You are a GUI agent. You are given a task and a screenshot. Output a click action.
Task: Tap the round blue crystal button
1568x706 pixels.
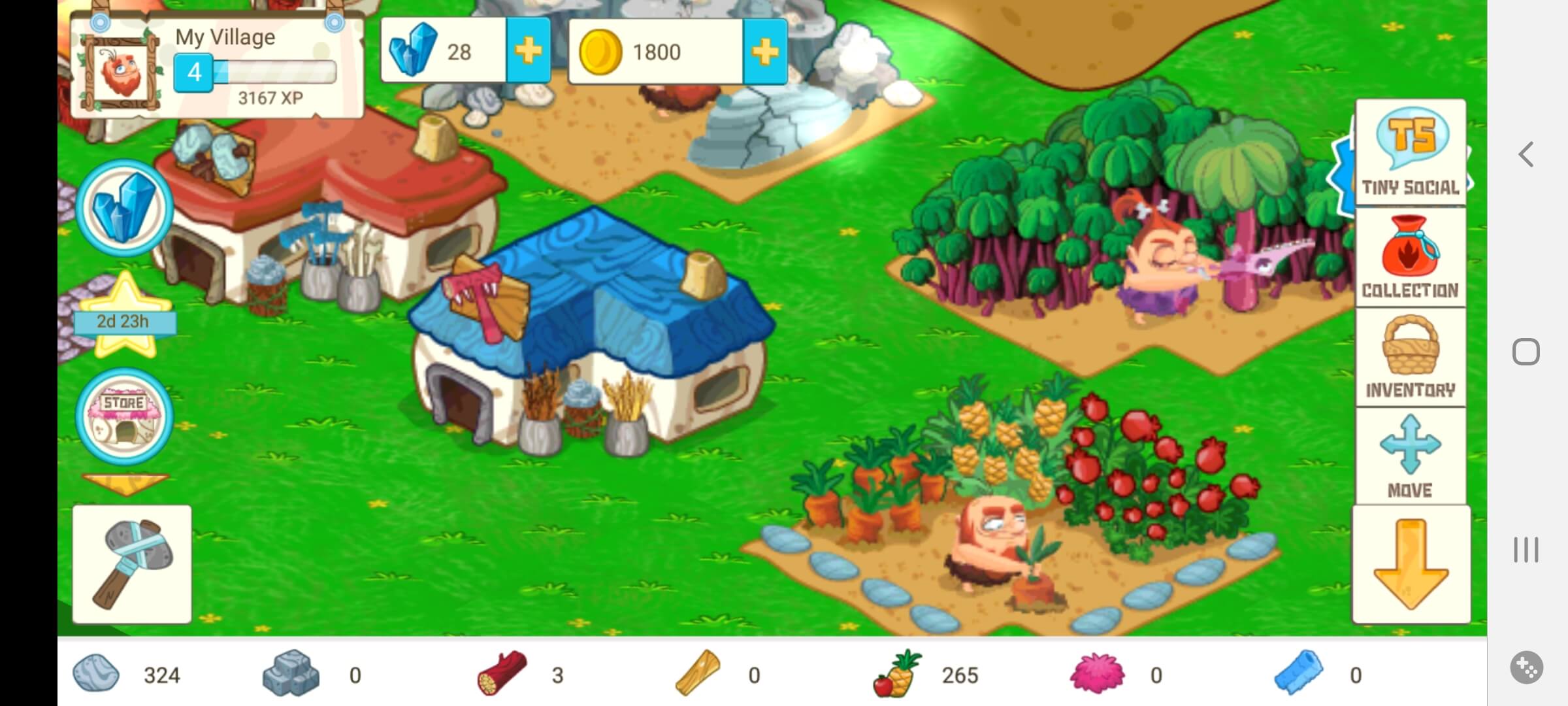(x=124, y=207)
